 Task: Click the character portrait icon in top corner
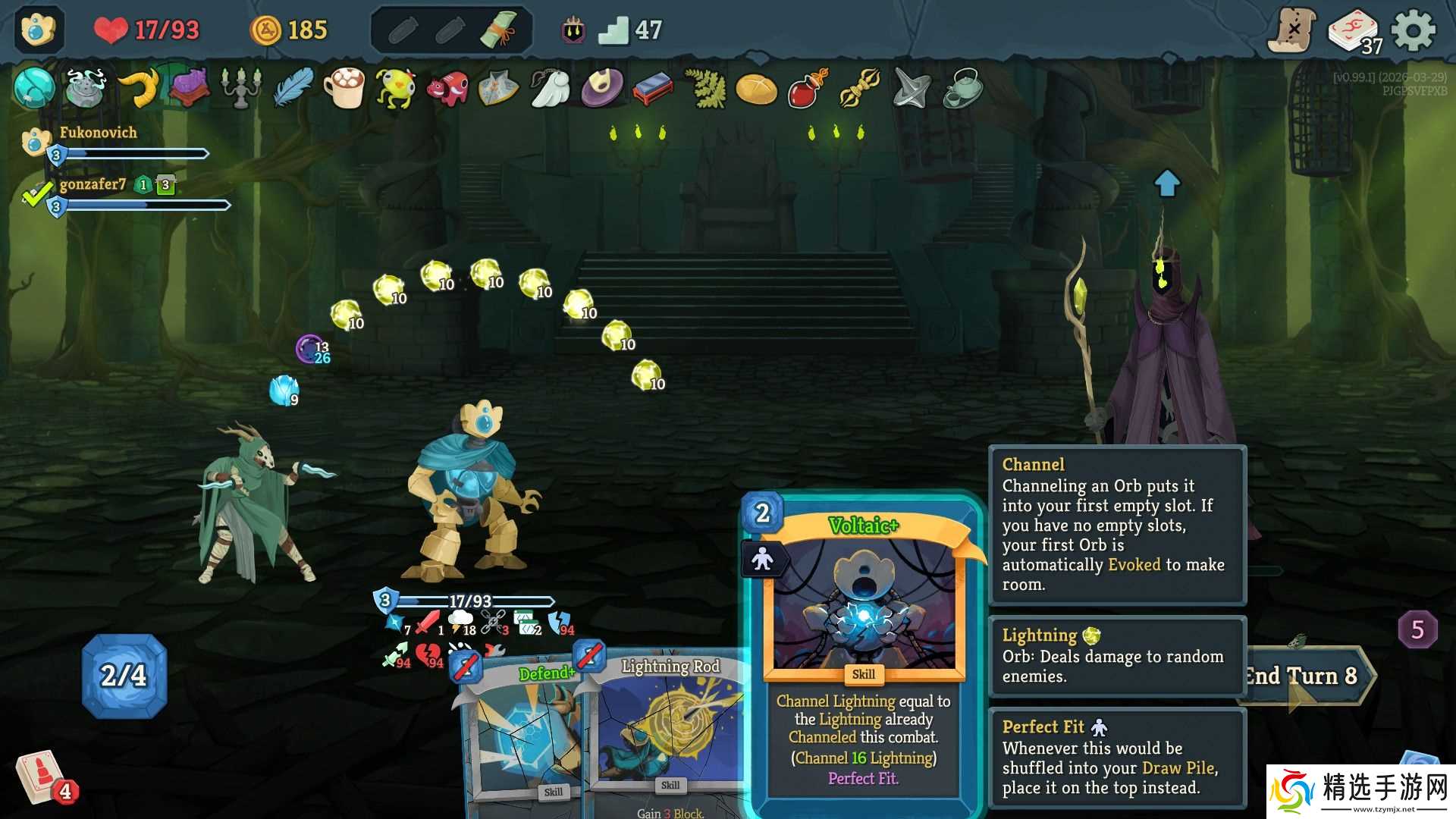pos(38,30)
